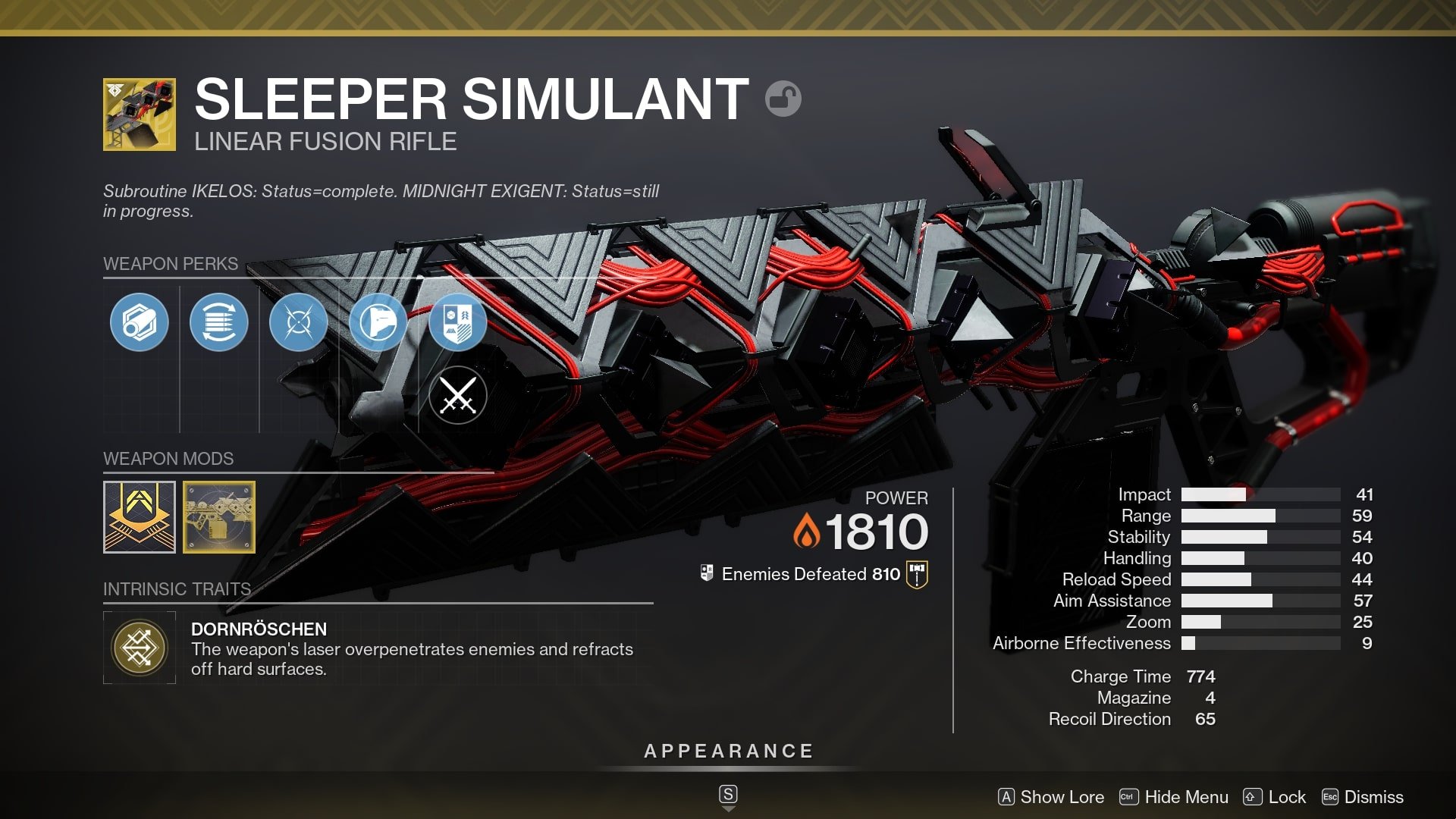Open the Accelerated Coils perk

220,322
